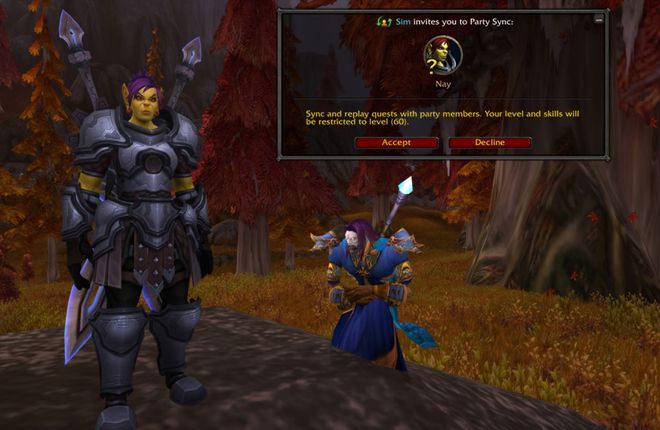Accept the Party Sync invitation

click(396, 142)
